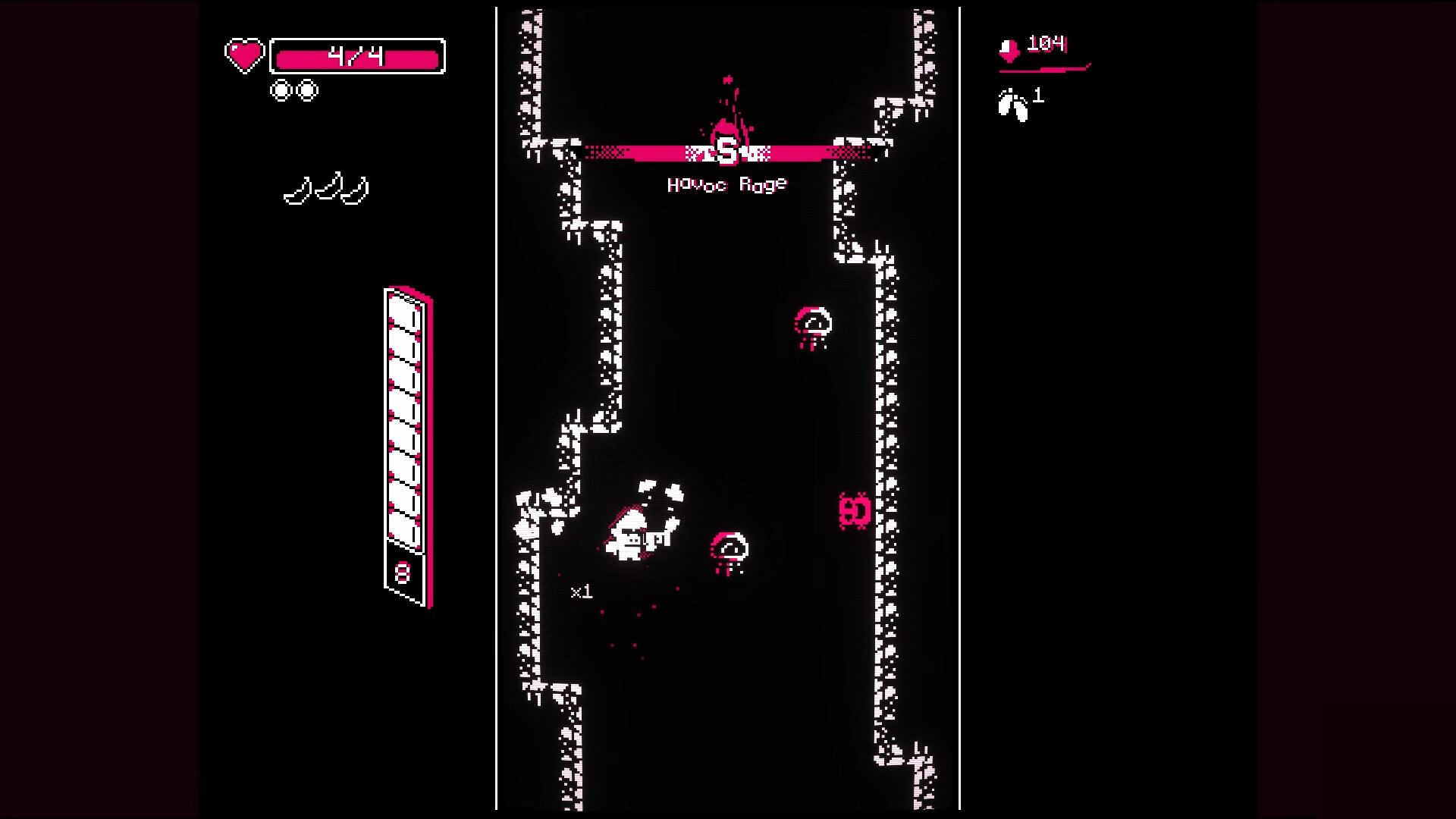Screen dimensions: 1456x819
Task: Select the downward arrow depth icon
Action: [1009, 51]
